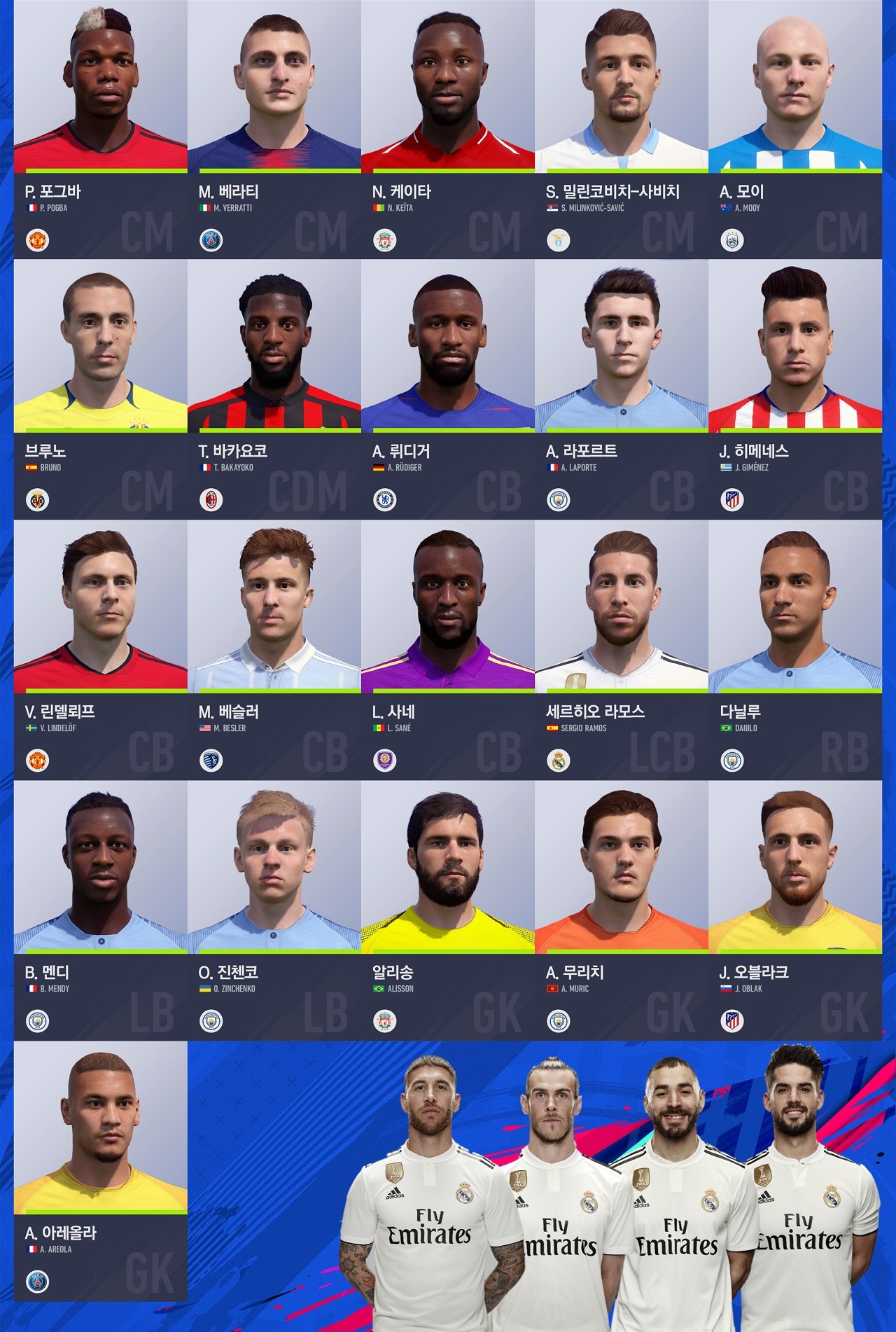896x1332 pixels.
Task: Pick A. Areola's goalkeeper card
Action: pos(100,1171)
